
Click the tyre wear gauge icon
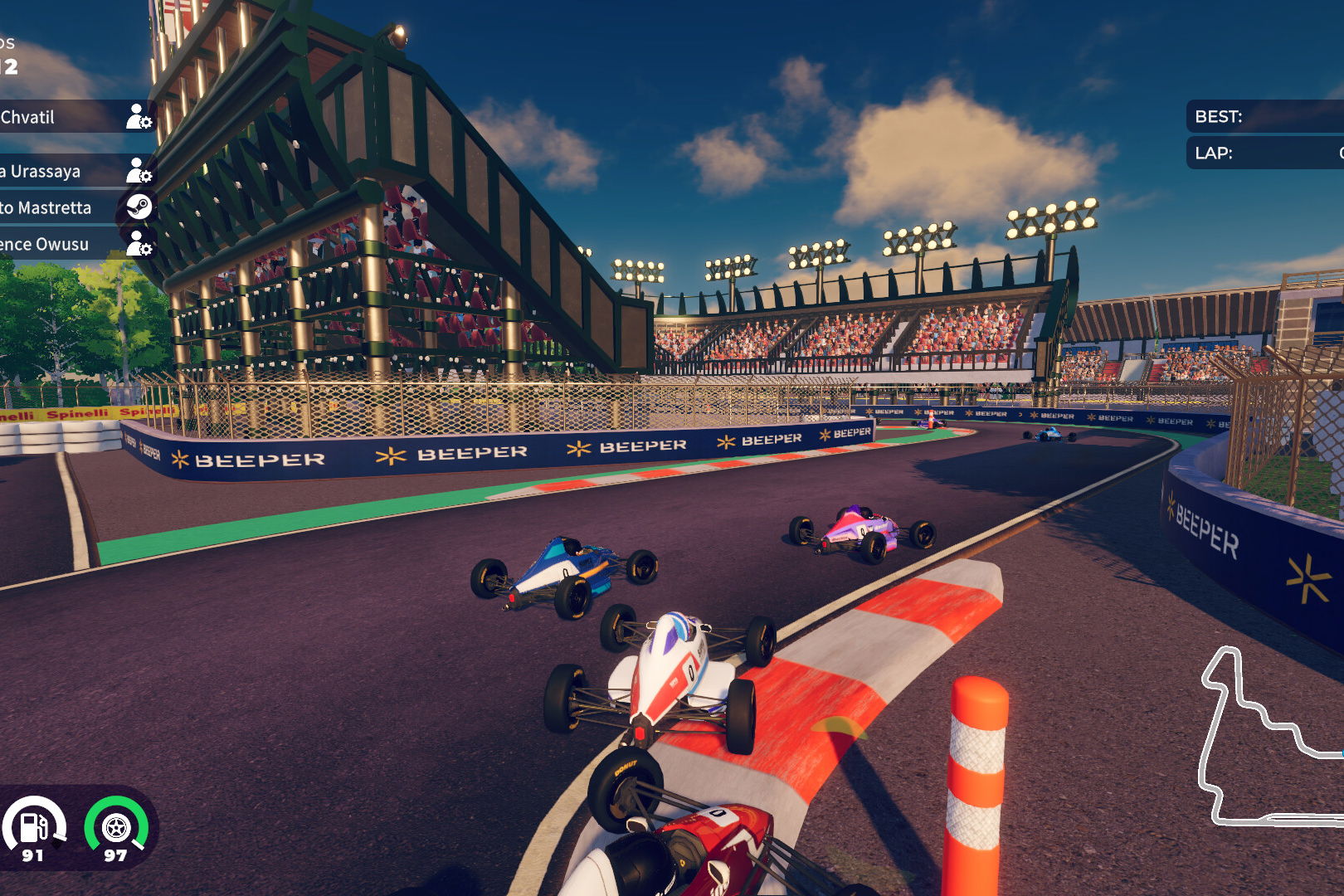[116, 826]
